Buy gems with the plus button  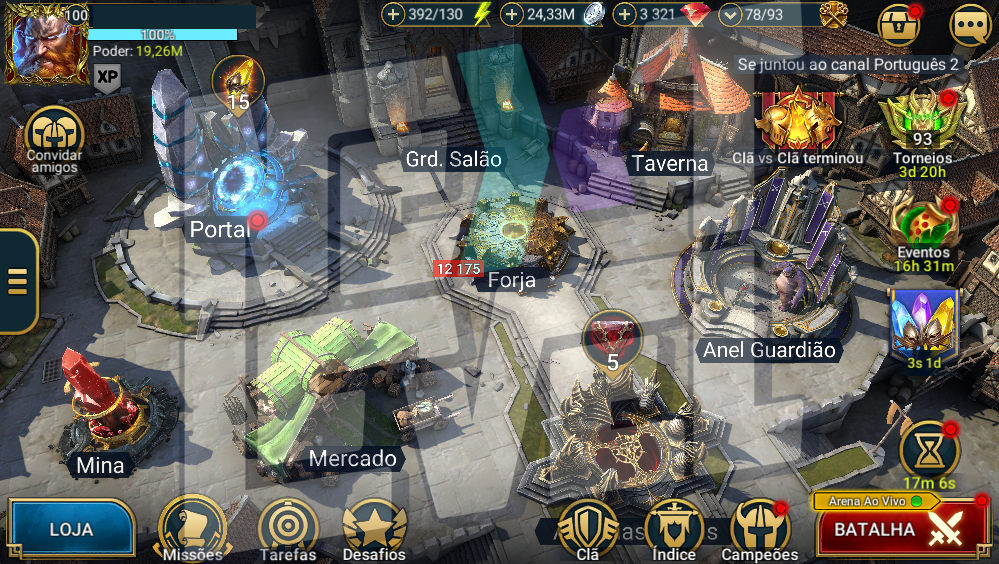(626, 15)
